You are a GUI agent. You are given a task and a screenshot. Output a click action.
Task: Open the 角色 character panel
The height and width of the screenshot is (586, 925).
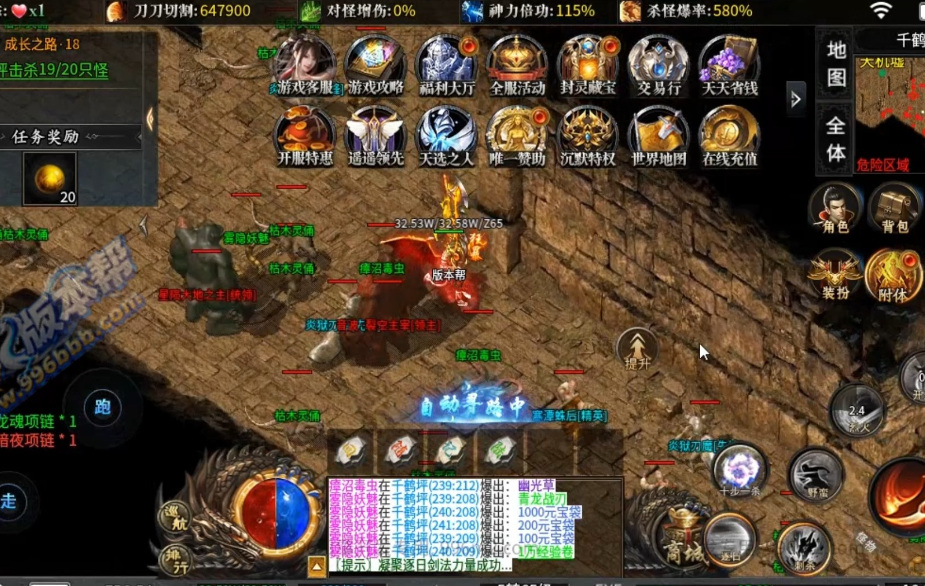pos(835,210)
